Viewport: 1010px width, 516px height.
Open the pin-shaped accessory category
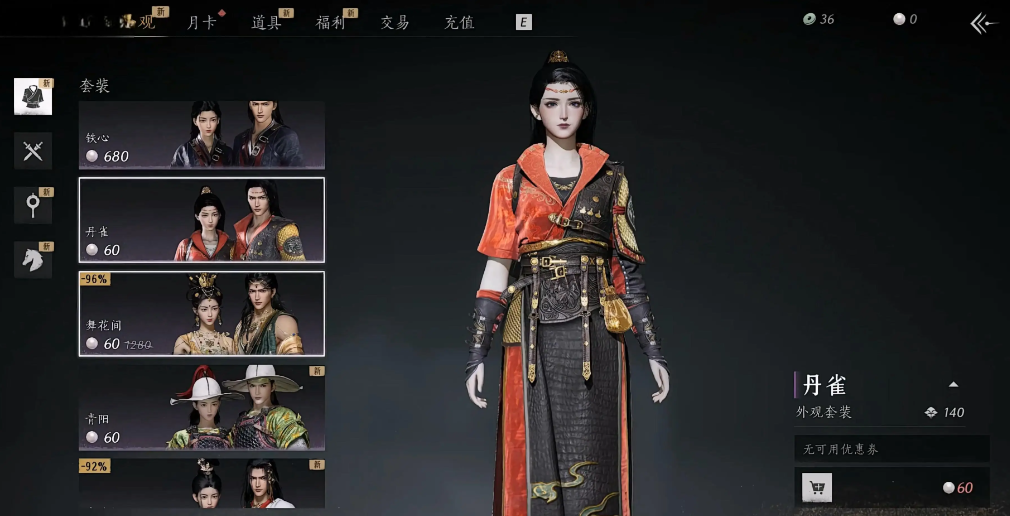pyautogui.click(x=33, y=205)
